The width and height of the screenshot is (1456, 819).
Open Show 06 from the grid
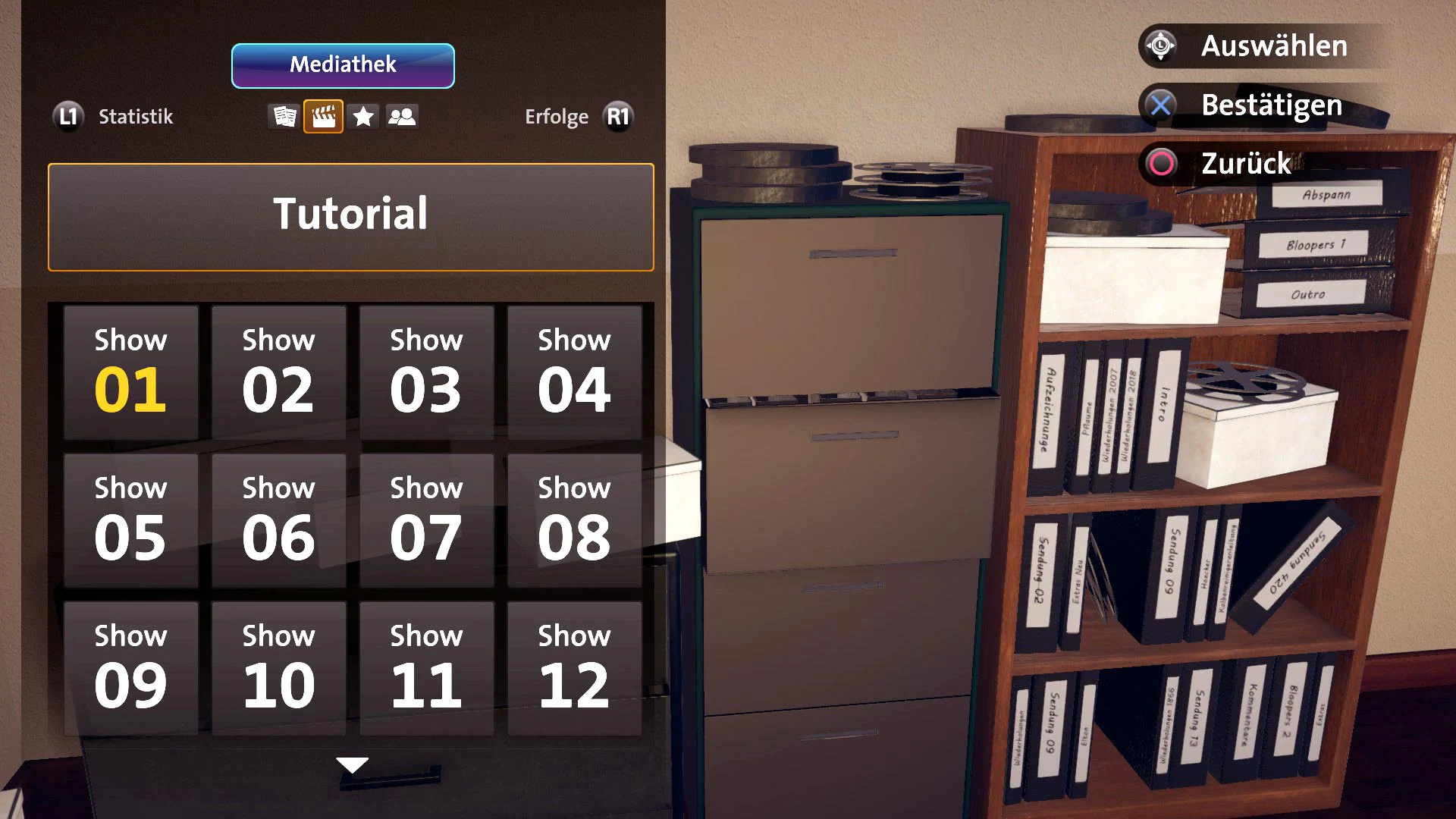278,518
